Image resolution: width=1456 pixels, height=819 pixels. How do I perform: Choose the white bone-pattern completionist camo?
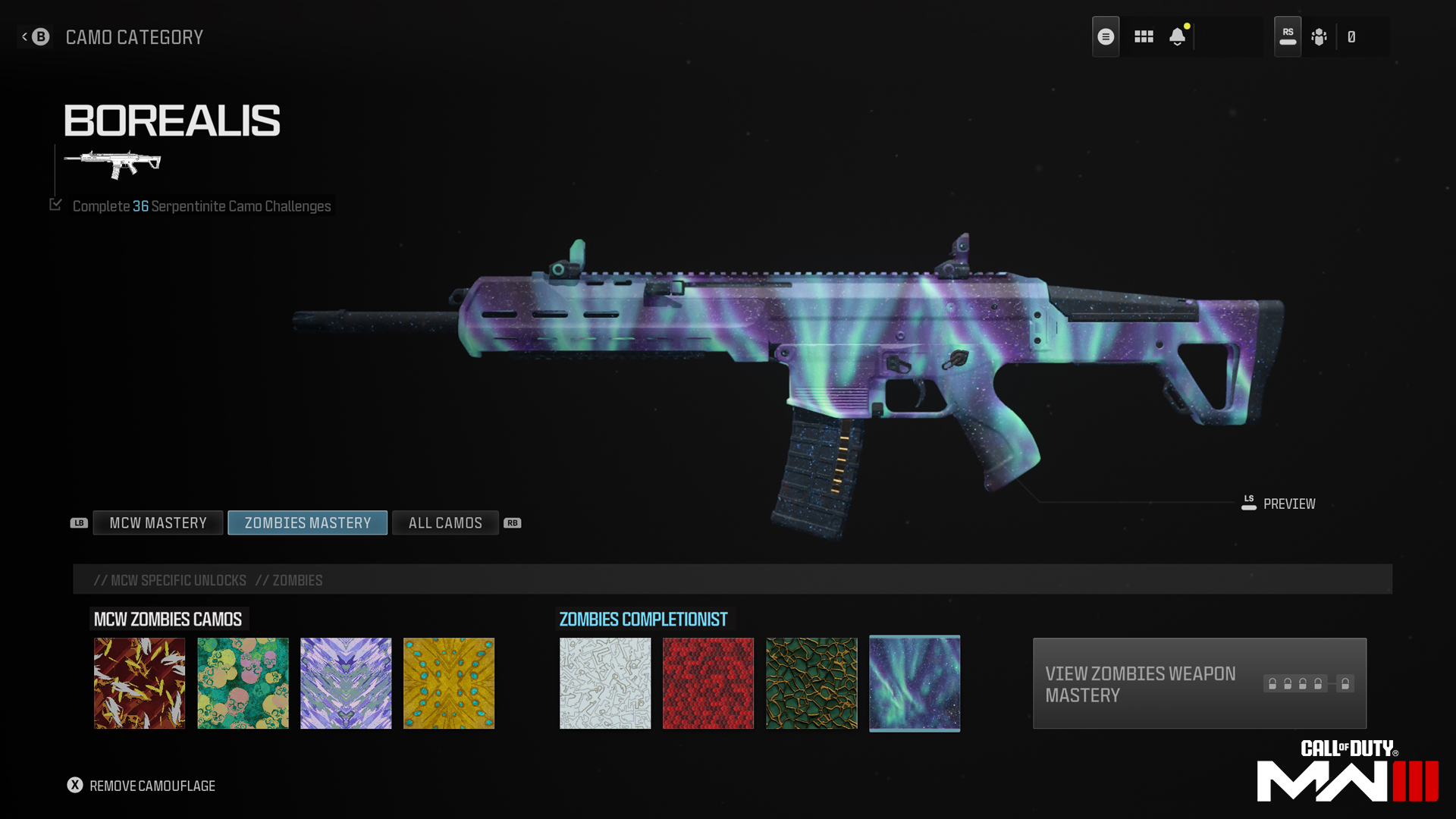click(x=605, y=683)
